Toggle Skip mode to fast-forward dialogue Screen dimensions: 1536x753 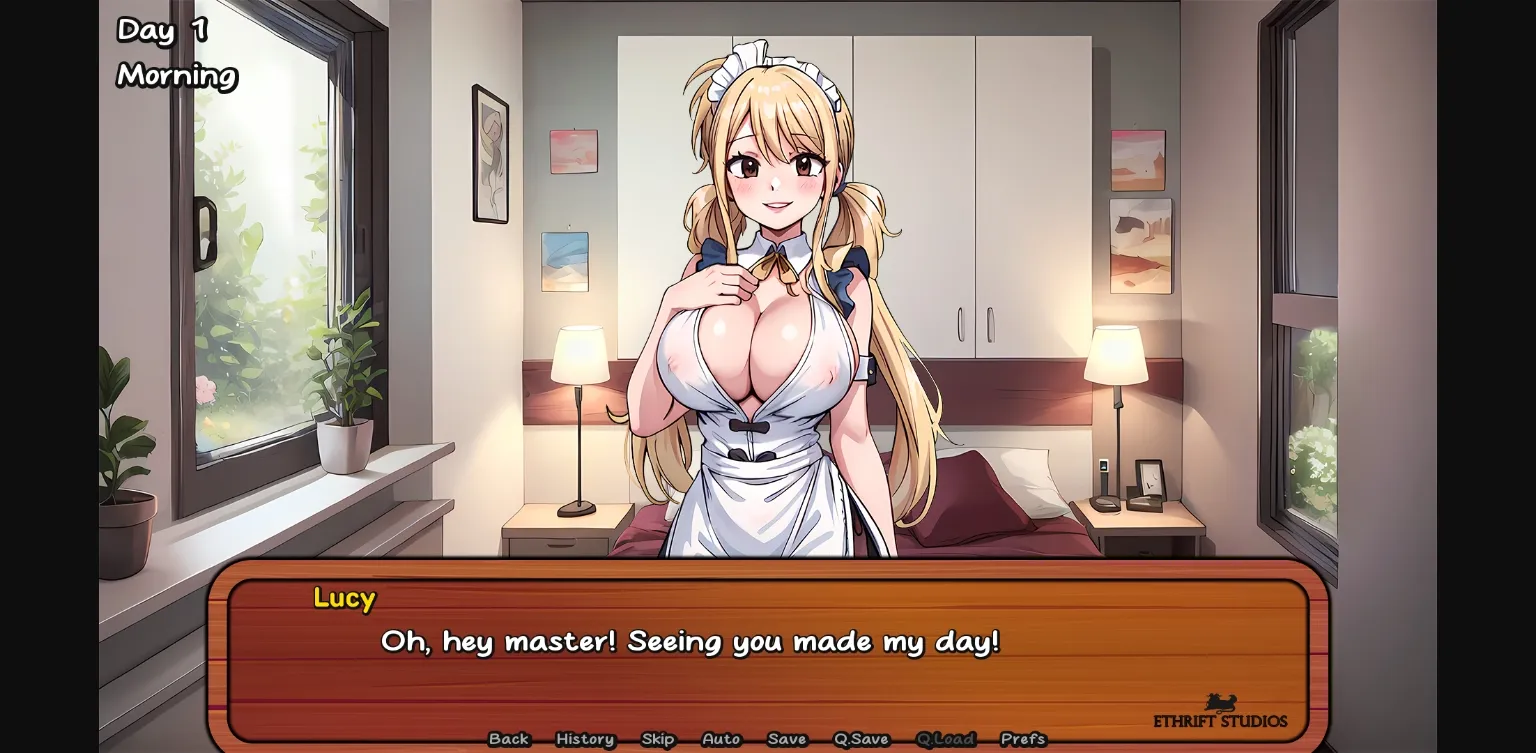(x=657, y=739)
